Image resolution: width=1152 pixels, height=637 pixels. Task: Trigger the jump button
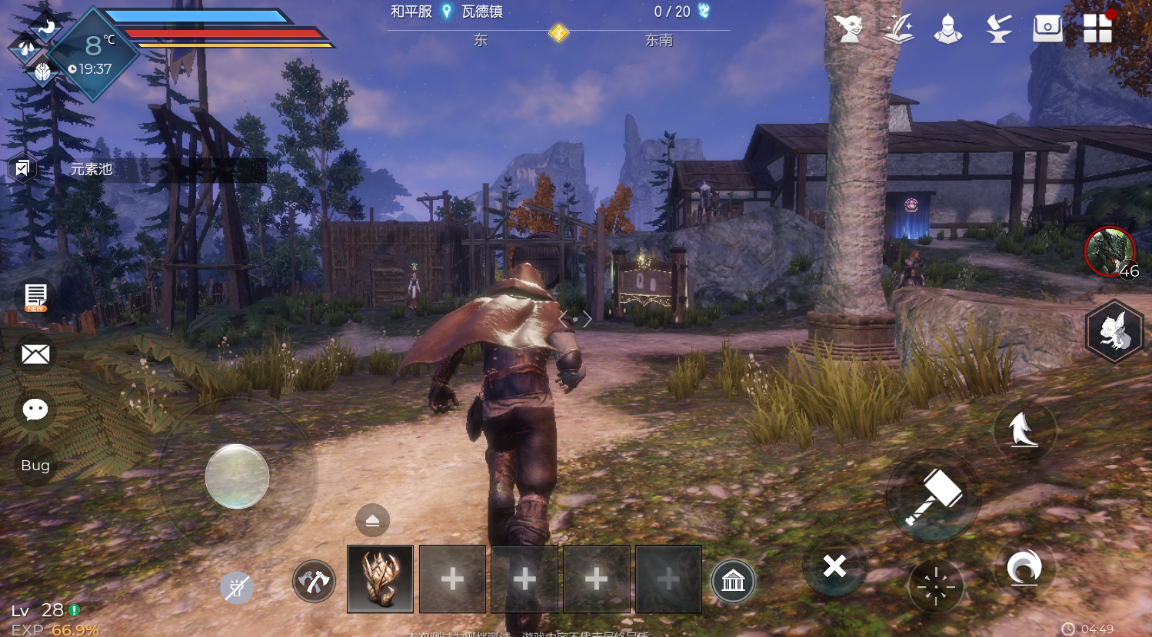click(x=1023, y=431)
